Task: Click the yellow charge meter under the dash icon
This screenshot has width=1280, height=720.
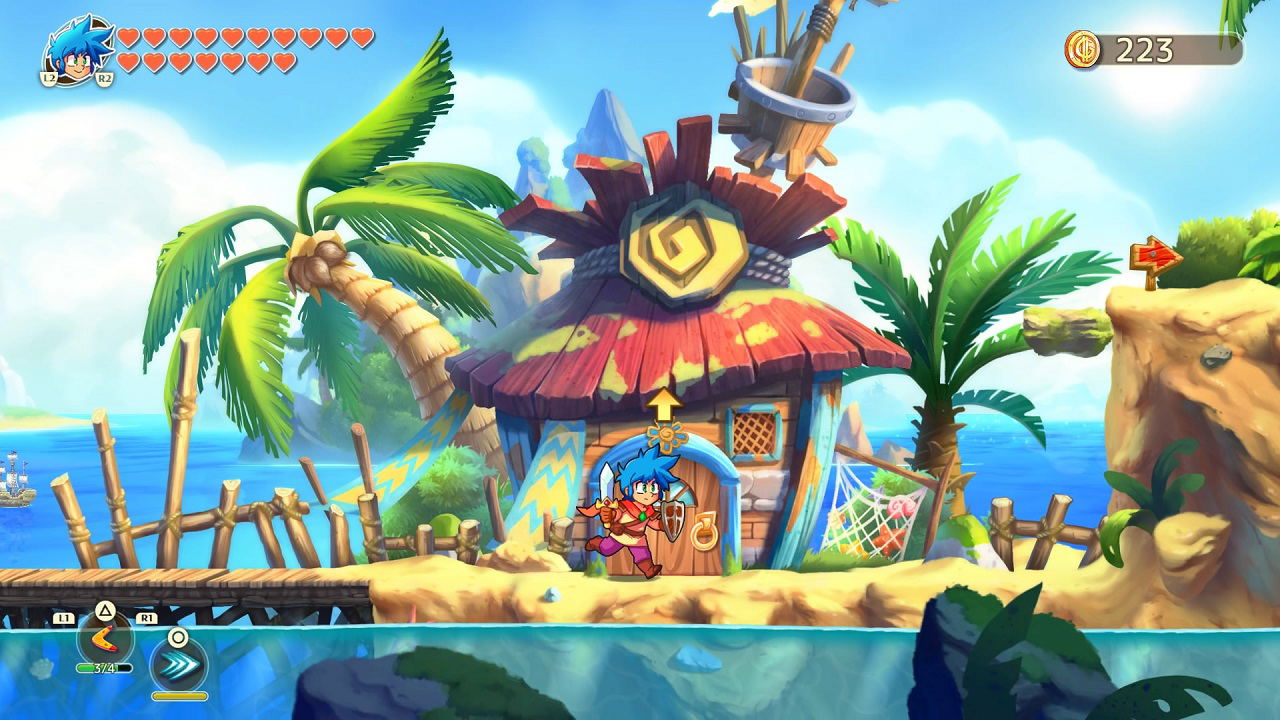Action: 179,696
